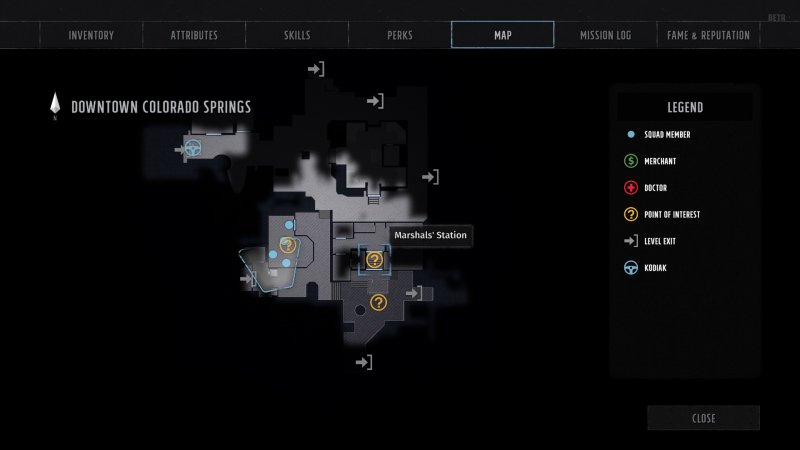
Task: Open the Mission Log tab
Action: tap(605, 35)
